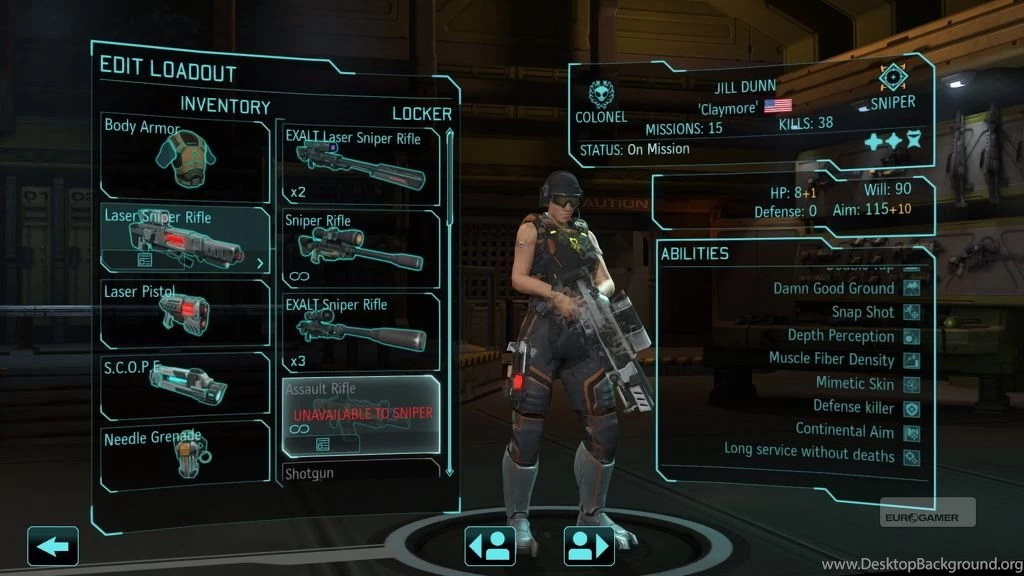The height and width of the screenshot is (576, 1024).
Task: Select the Snap Shot ability icon
Action: click(x=912, y=313)
